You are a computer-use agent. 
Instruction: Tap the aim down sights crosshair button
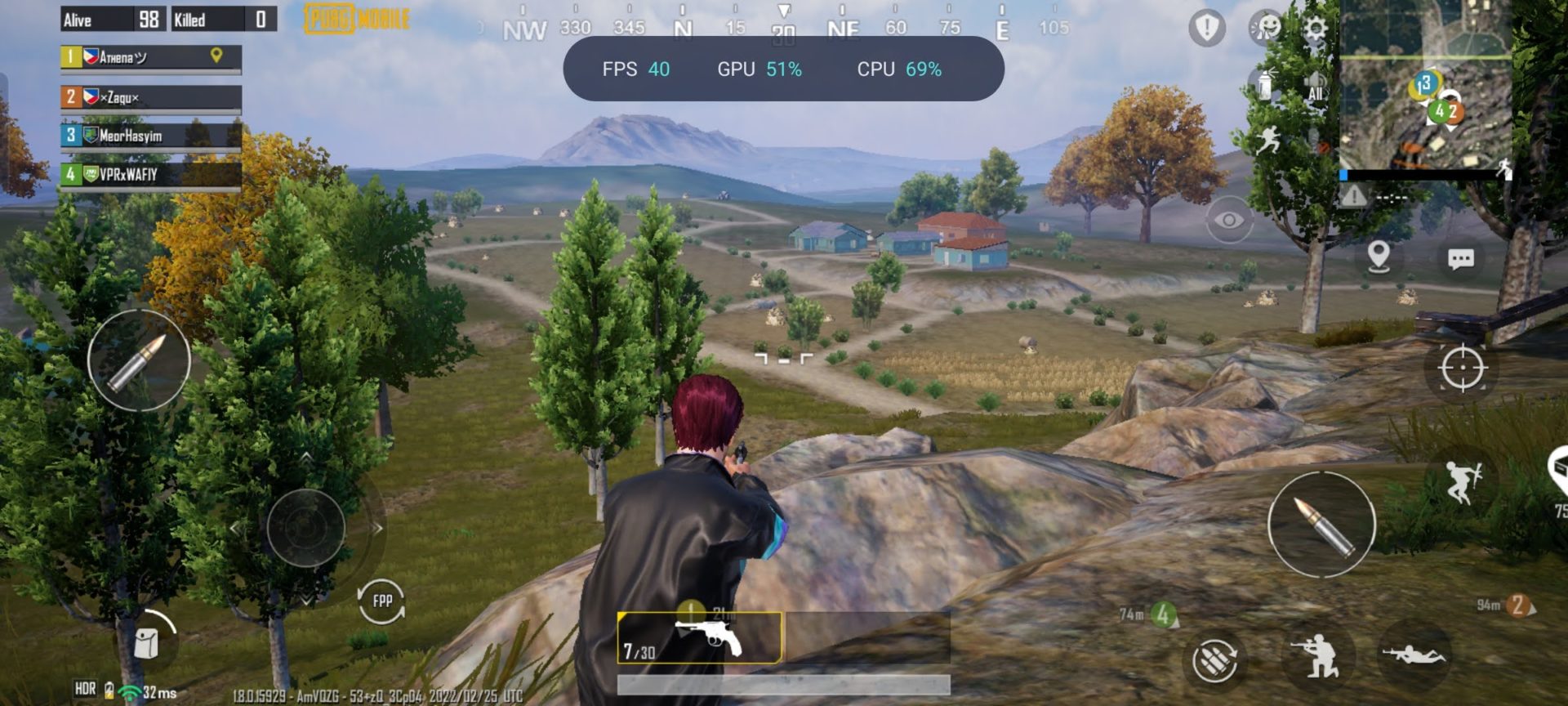point(1462,369)
